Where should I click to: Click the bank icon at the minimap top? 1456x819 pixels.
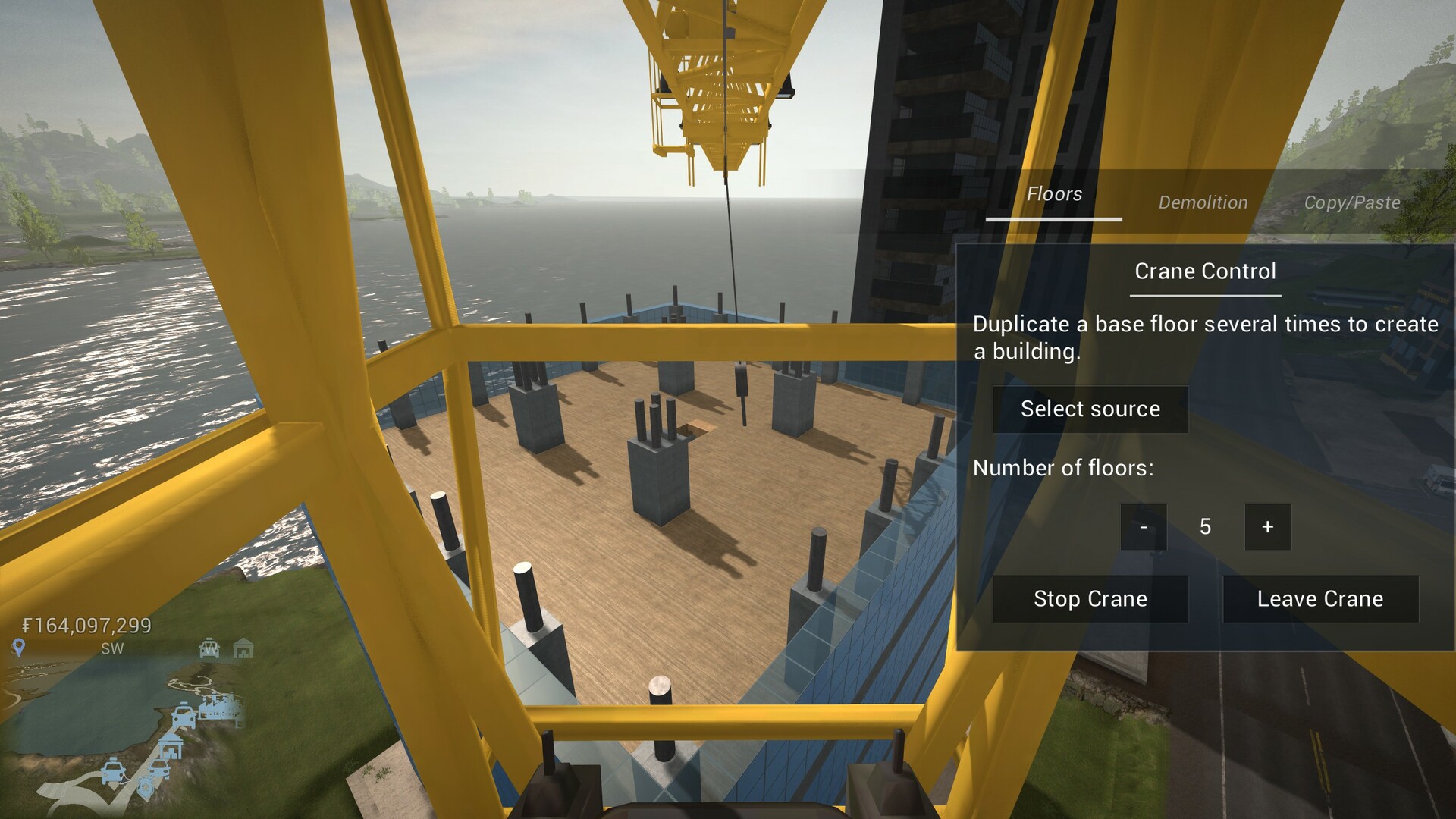click(x=243, y=649)
